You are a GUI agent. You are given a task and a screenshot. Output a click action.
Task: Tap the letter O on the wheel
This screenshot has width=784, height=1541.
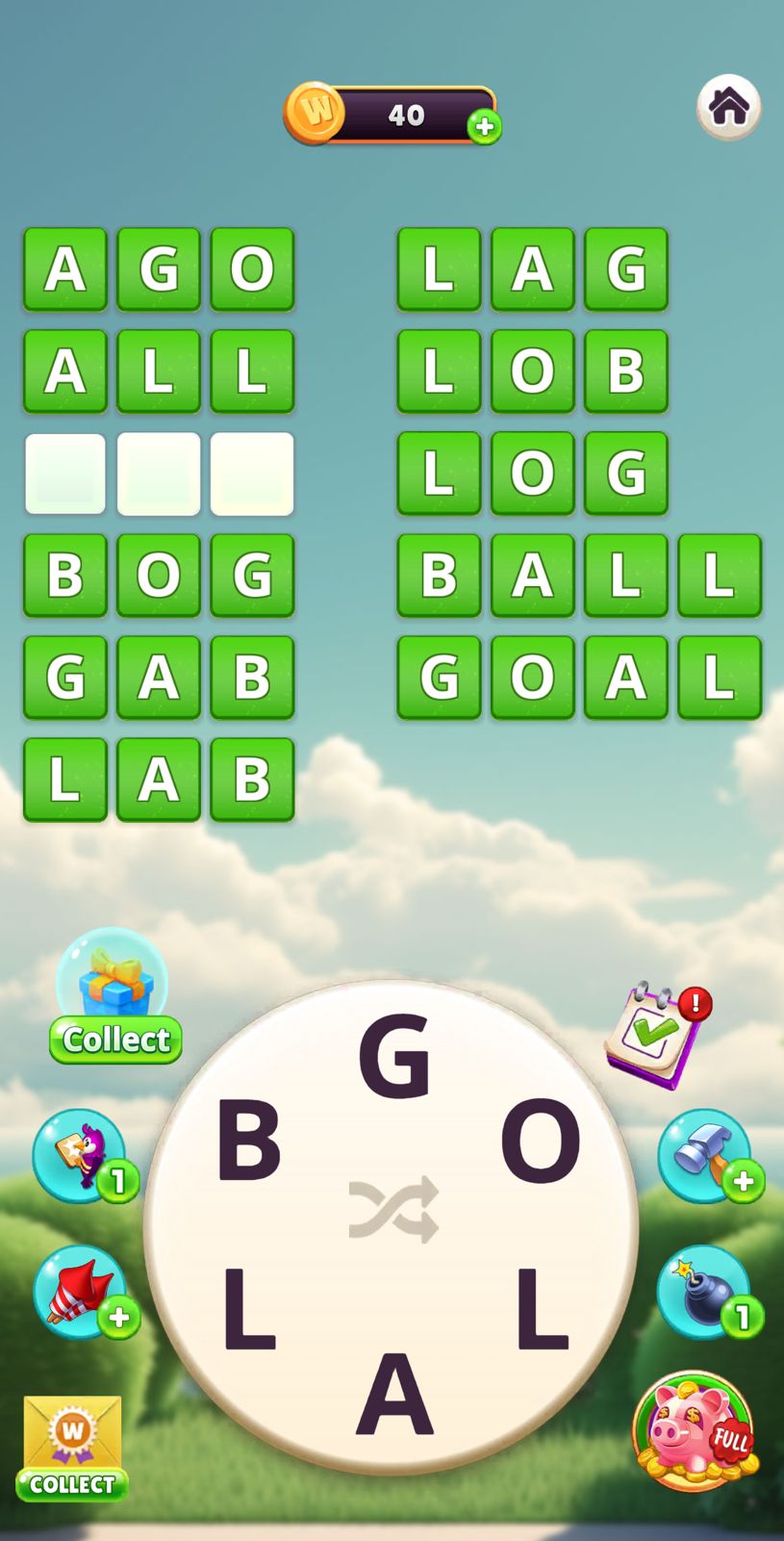point(540,1143)
